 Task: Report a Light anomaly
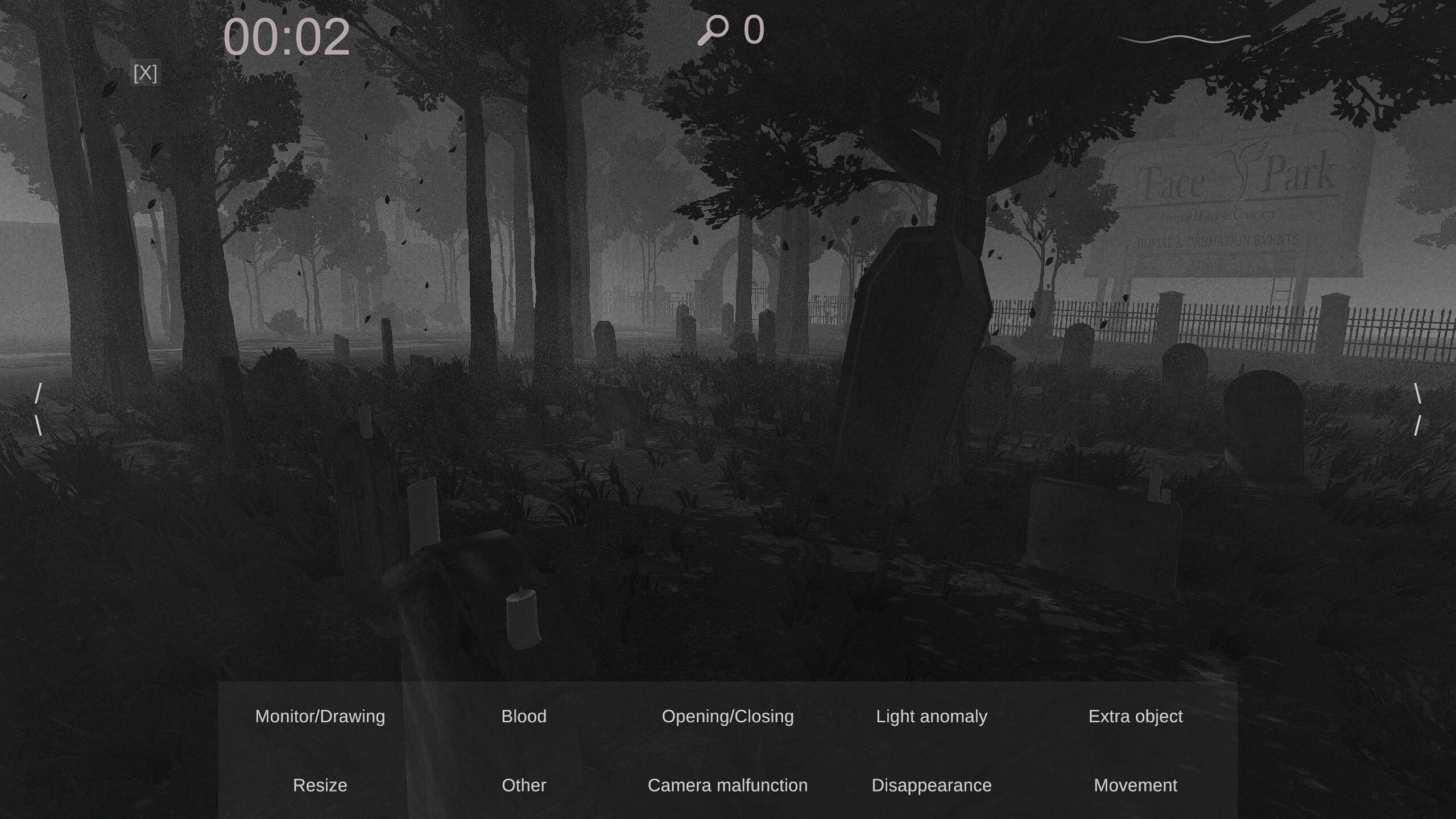coord(932,716)
